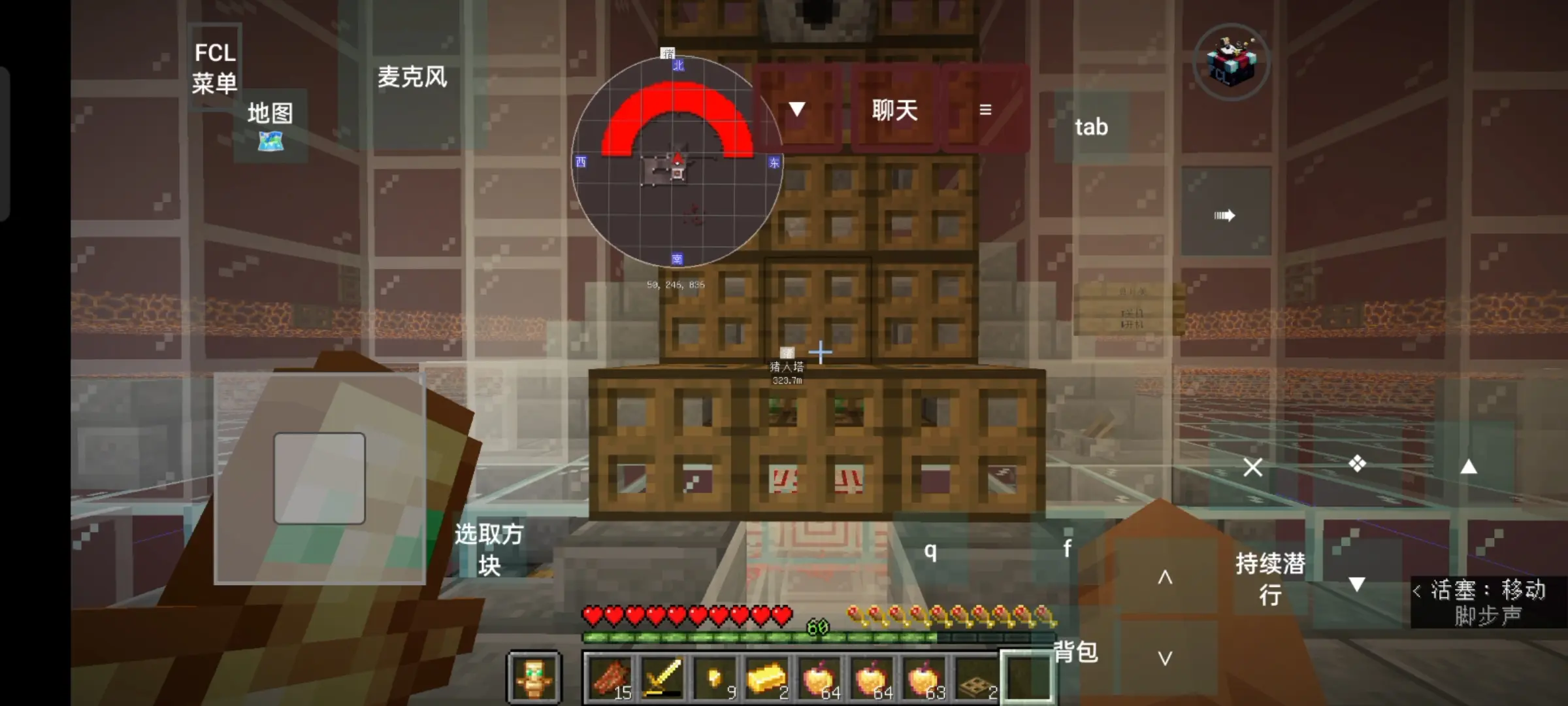Viewport: 1568px width, 706px height.
Task: Tap the X control button
Action: (x=1252, y=467)
